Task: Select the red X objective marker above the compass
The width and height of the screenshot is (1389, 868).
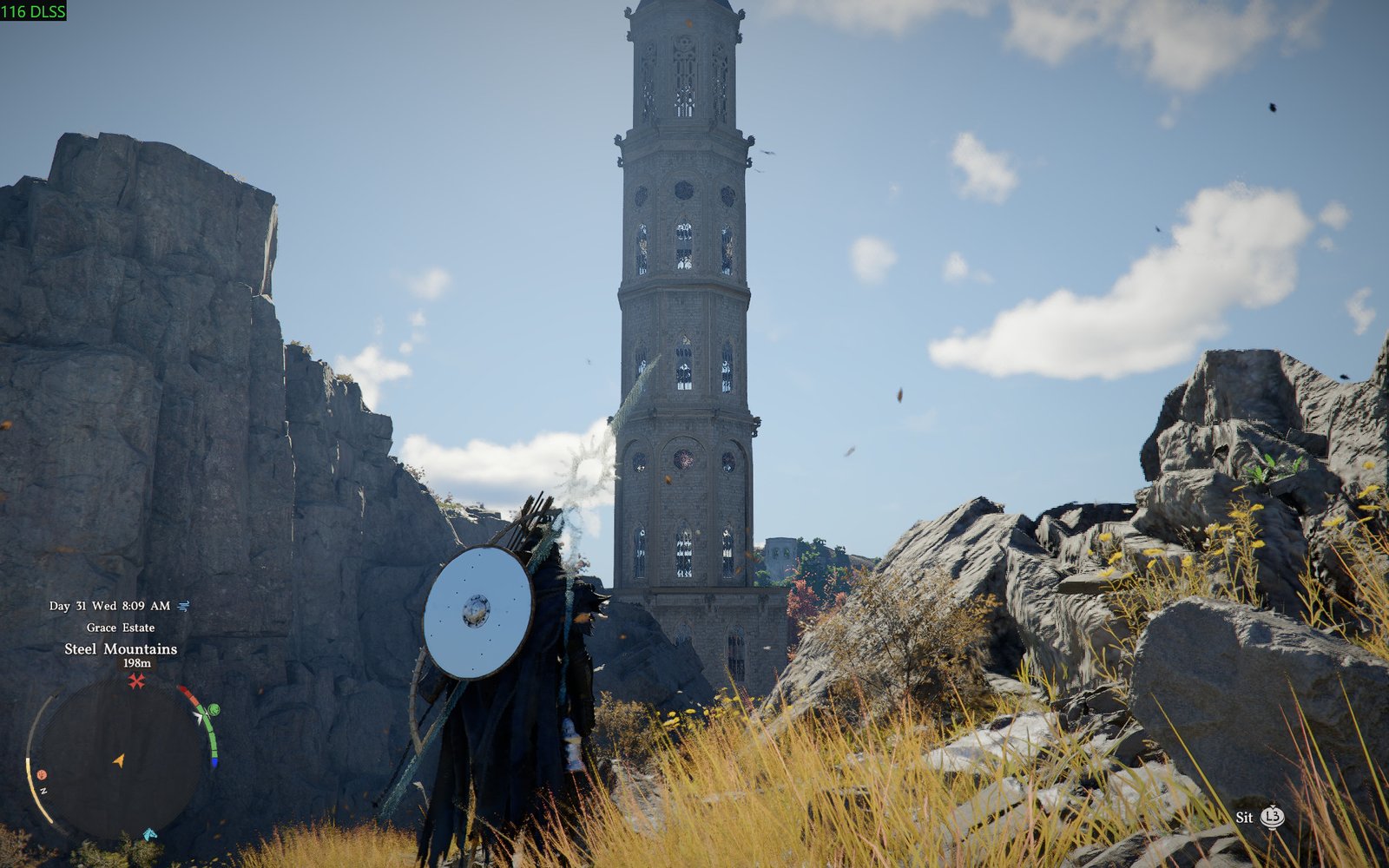Action: click(136, 681)
